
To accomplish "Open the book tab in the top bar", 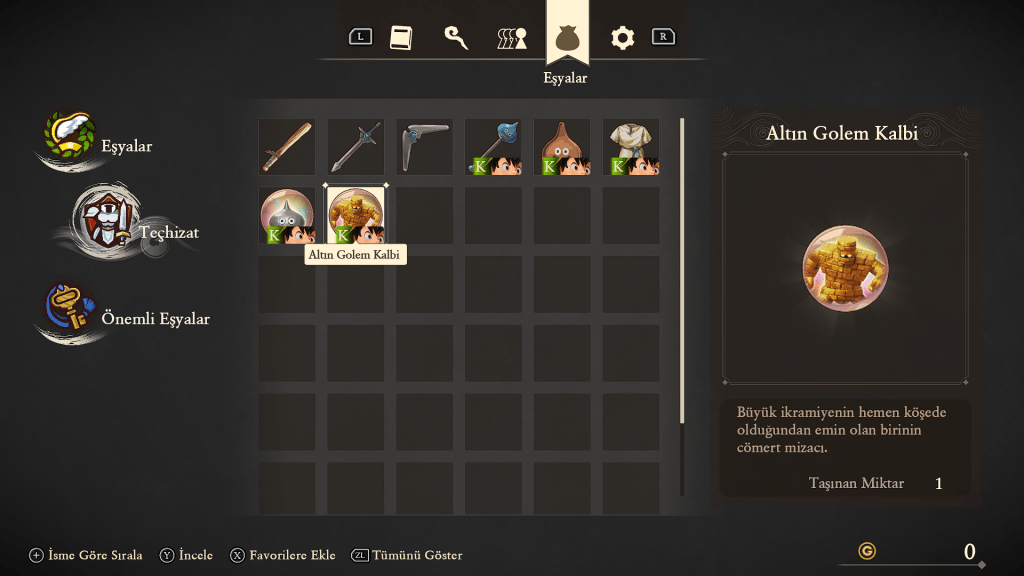I will (x=400, y=38).
